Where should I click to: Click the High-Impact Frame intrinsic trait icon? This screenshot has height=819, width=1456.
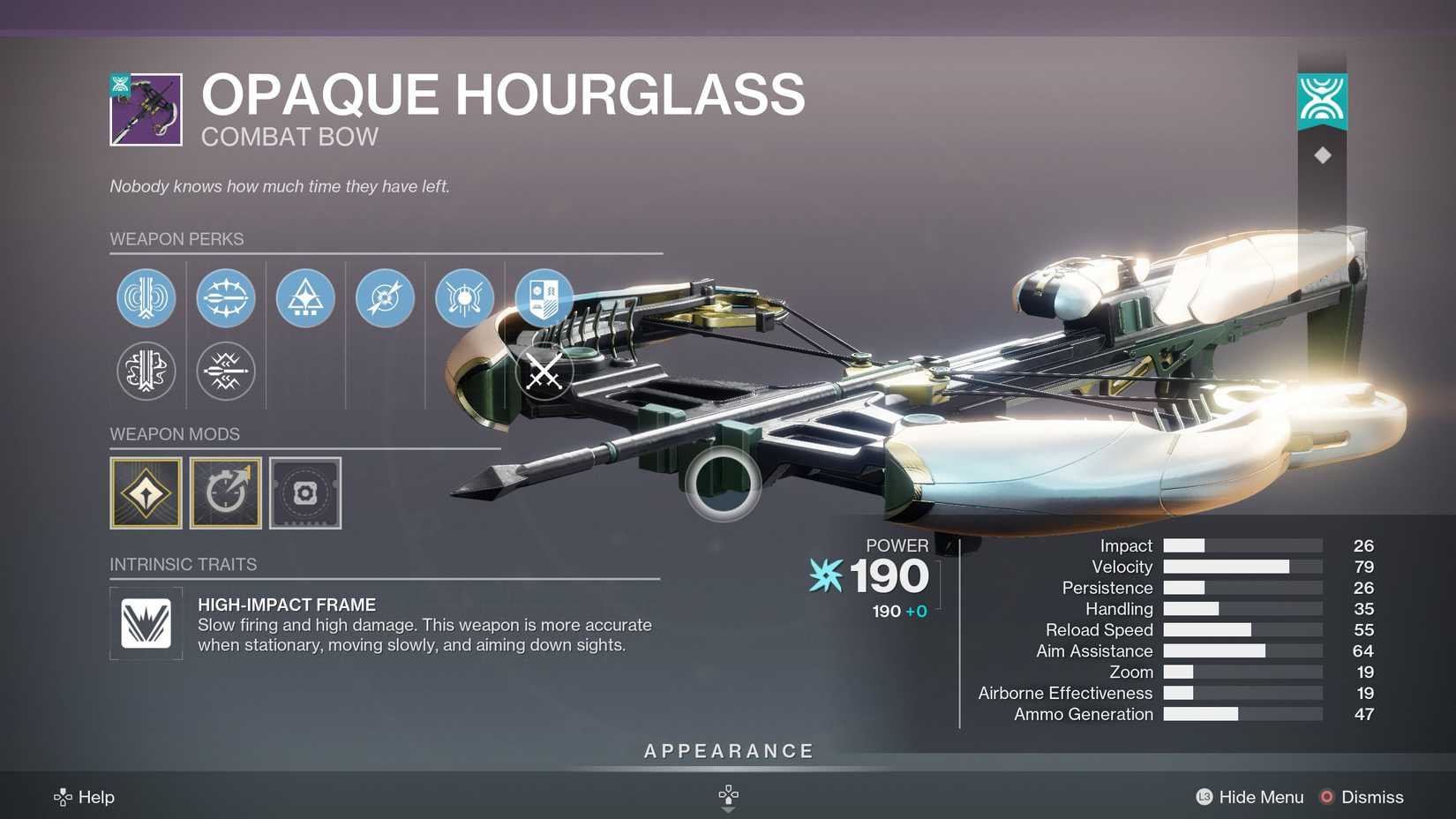coord(146,624)
